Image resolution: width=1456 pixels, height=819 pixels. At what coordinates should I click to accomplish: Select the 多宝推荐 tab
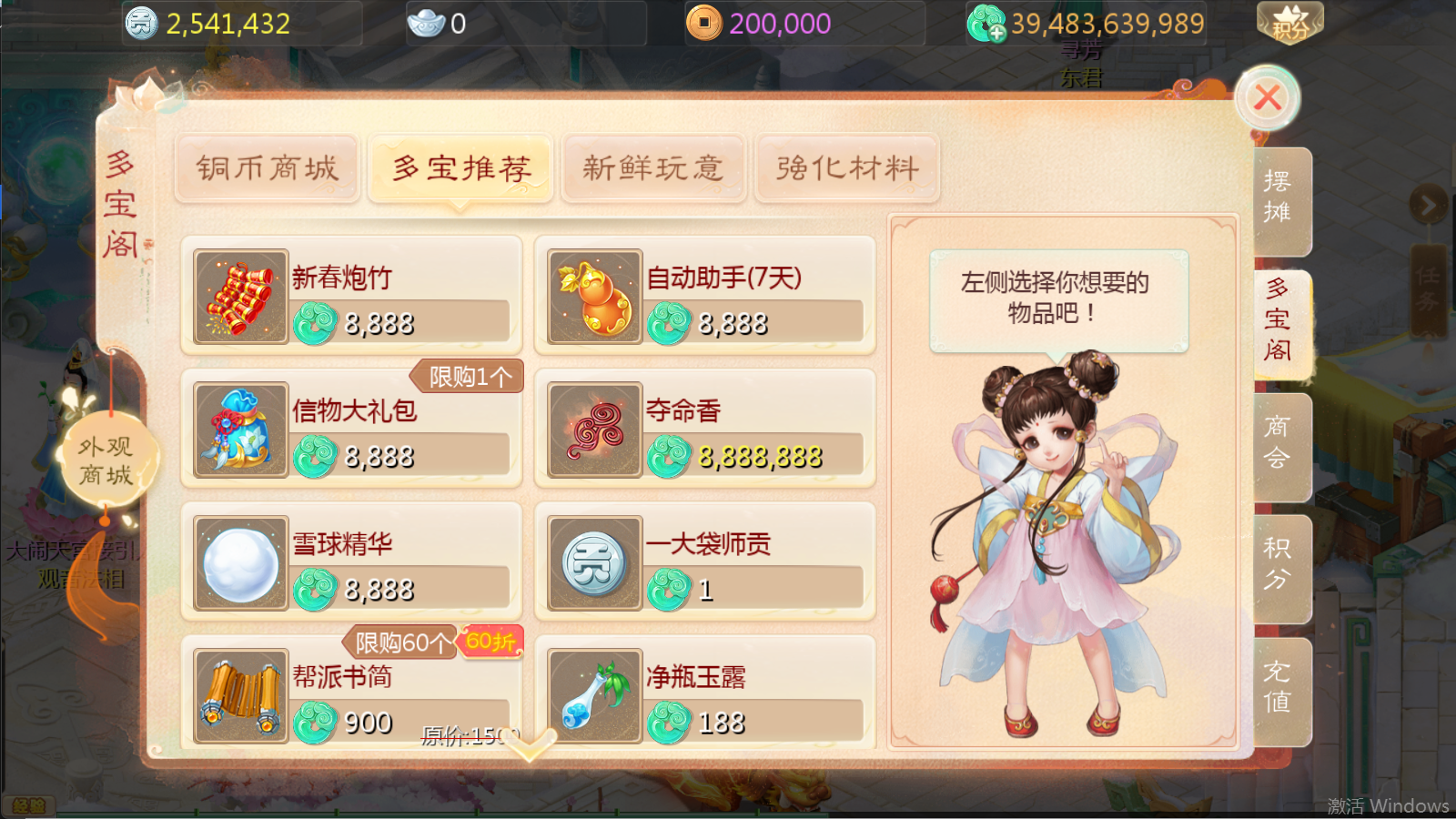(460, 168)
